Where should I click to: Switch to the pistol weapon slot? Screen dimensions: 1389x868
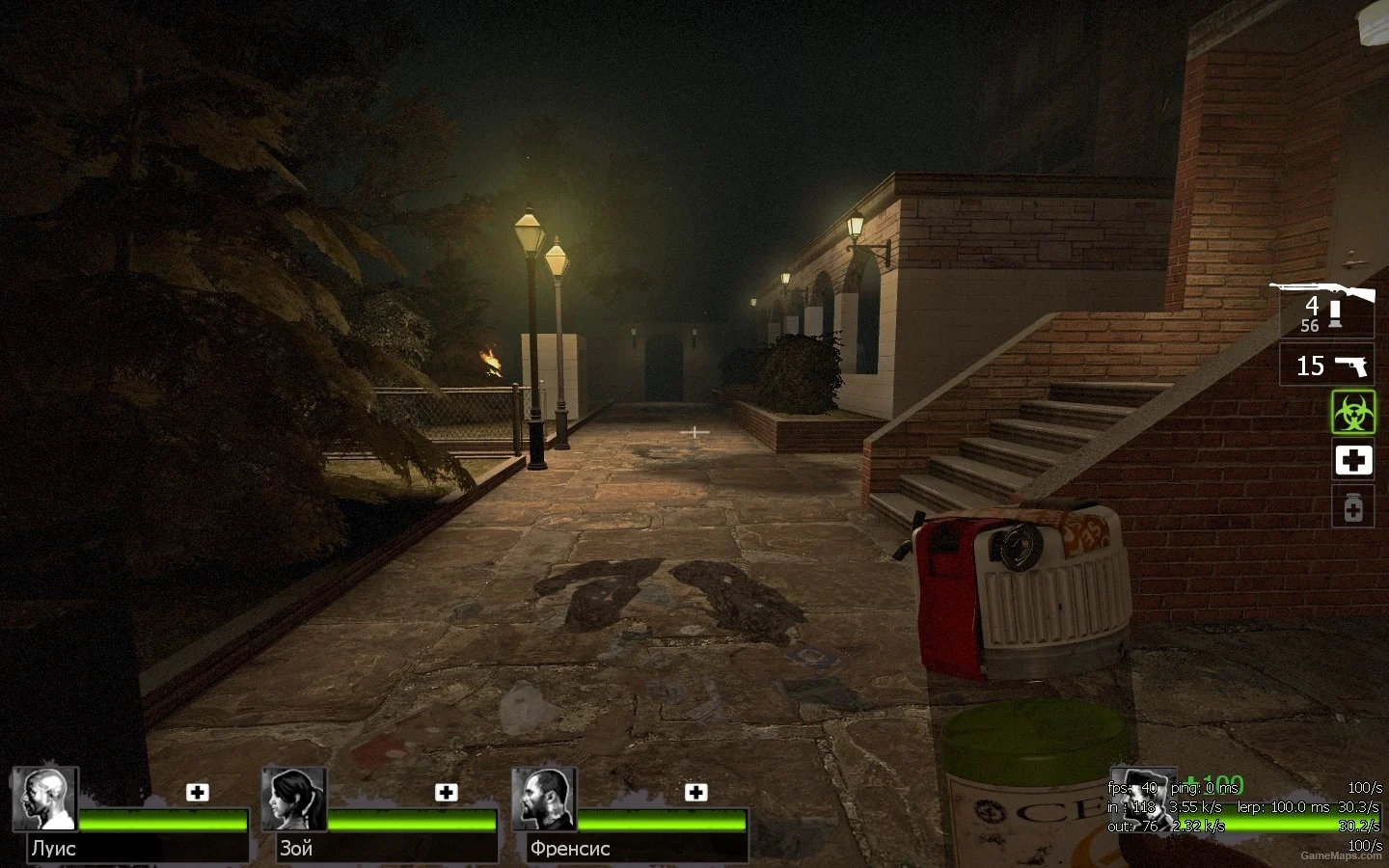[x=1327, y=366]
